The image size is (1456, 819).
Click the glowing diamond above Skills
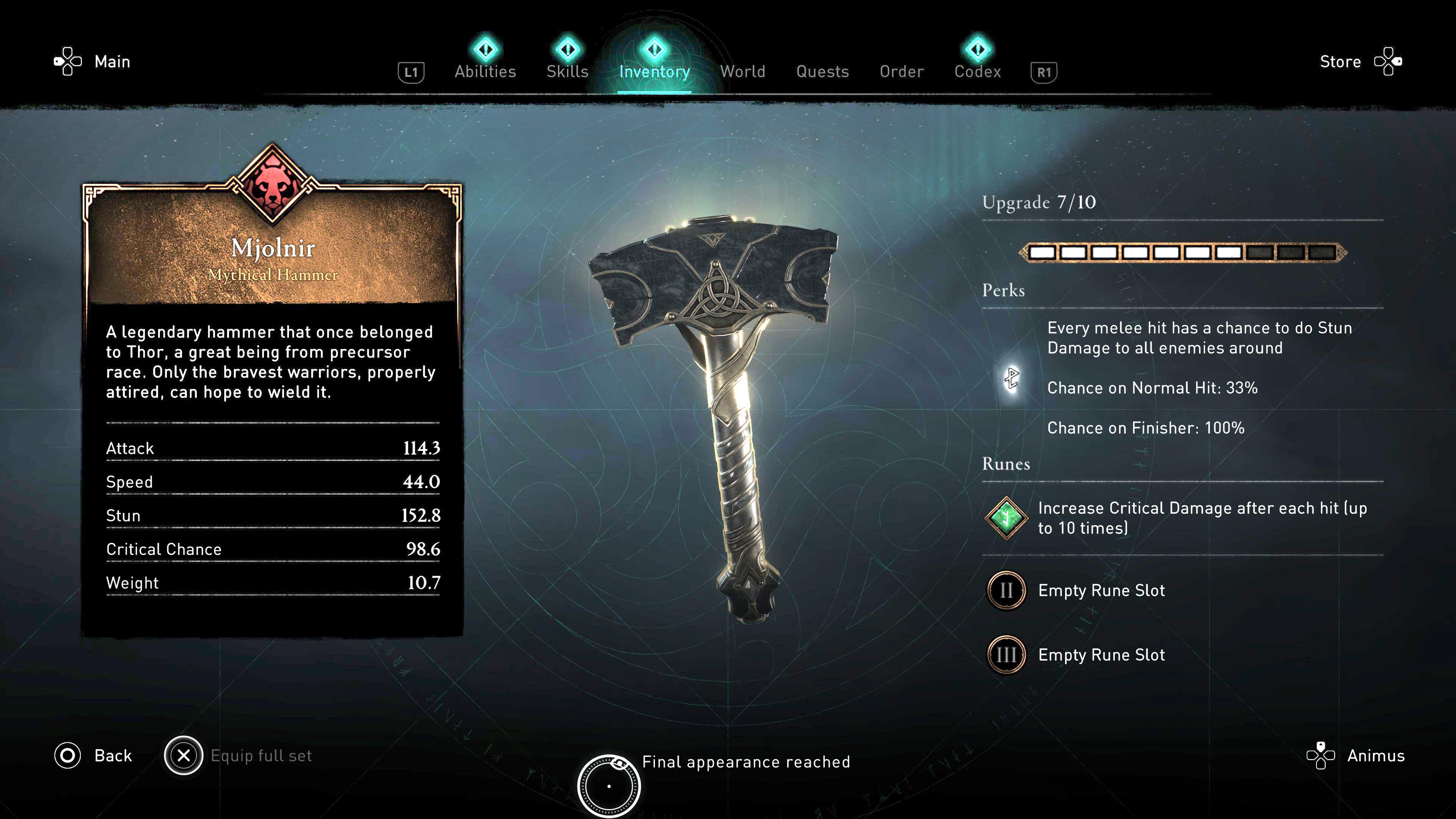tap(568, 50)
